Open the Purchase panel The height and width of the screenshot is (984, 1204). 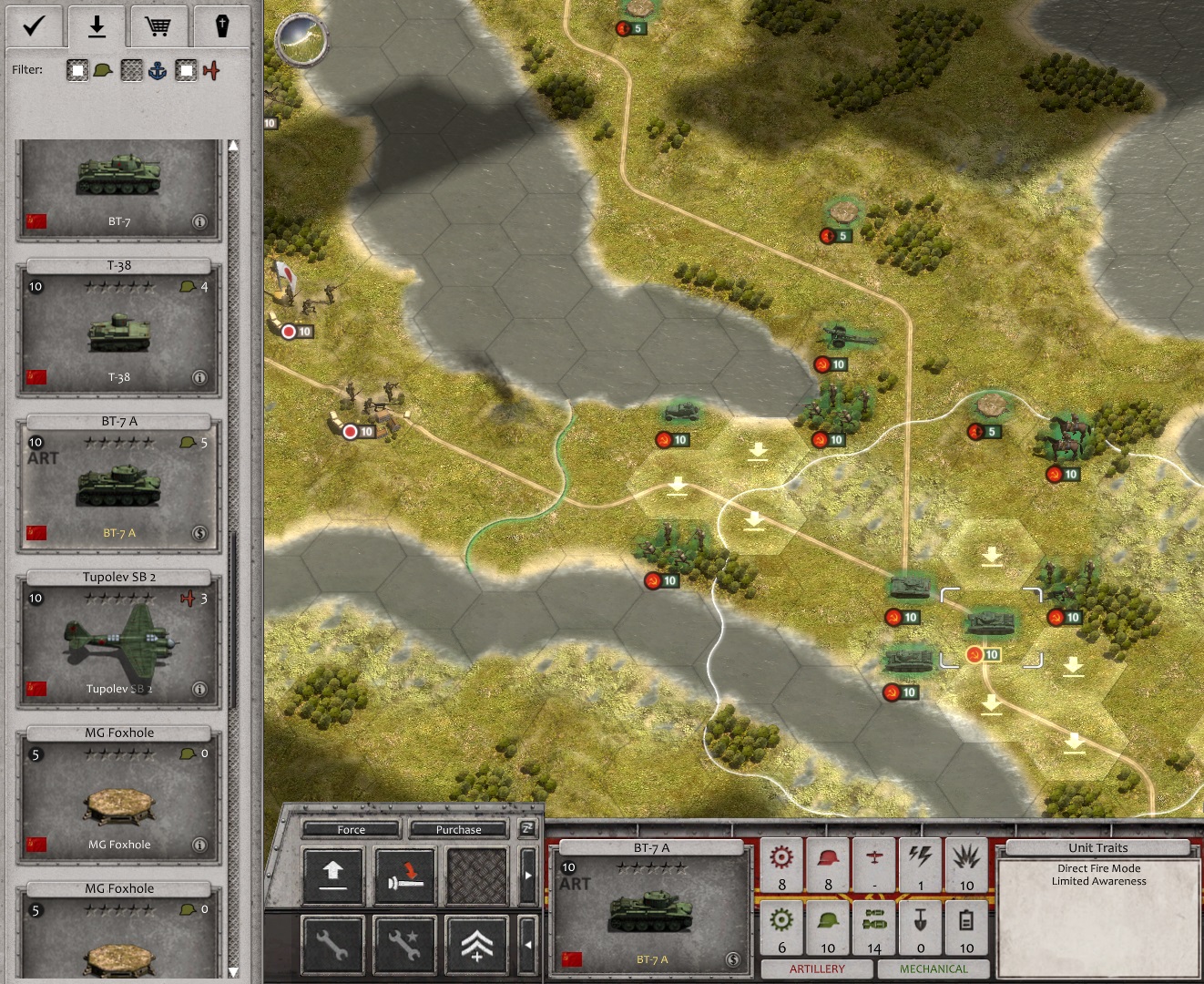pyautogui.click(x=458, y=829)
